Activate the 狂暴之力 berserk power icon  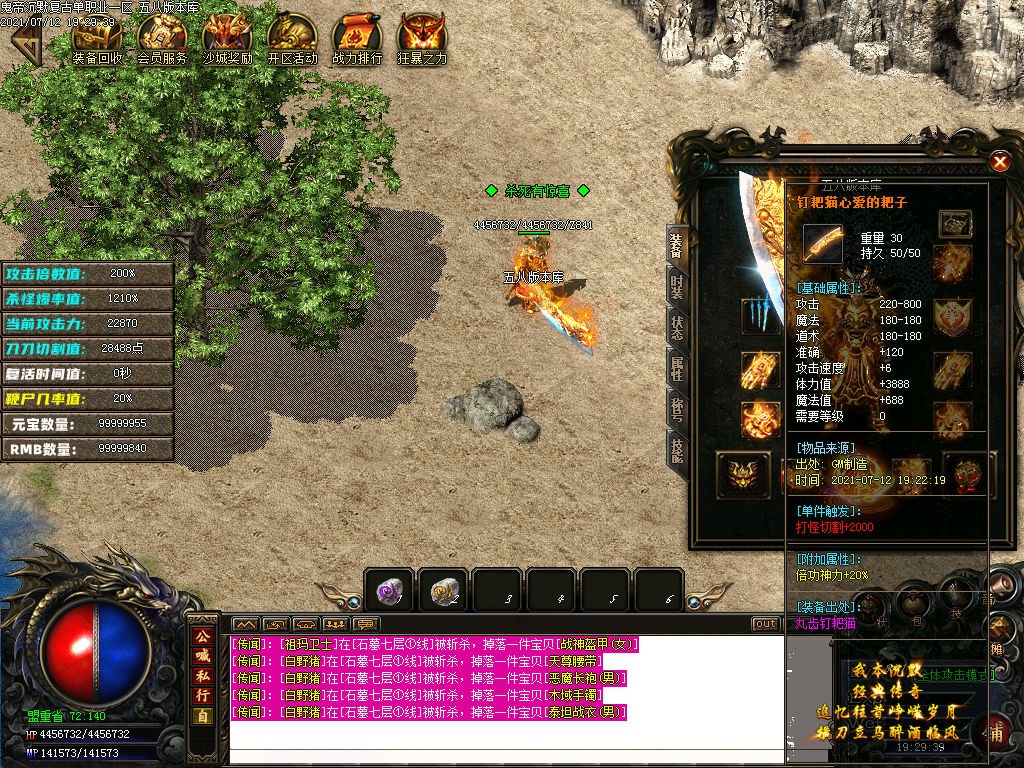(x=422, y=37)
